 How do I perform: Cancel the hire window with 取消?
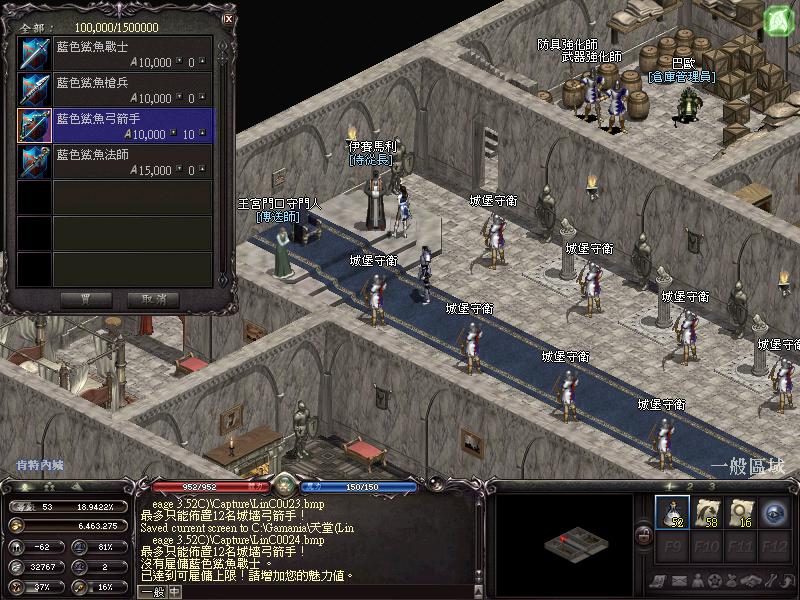pos(153,299)
